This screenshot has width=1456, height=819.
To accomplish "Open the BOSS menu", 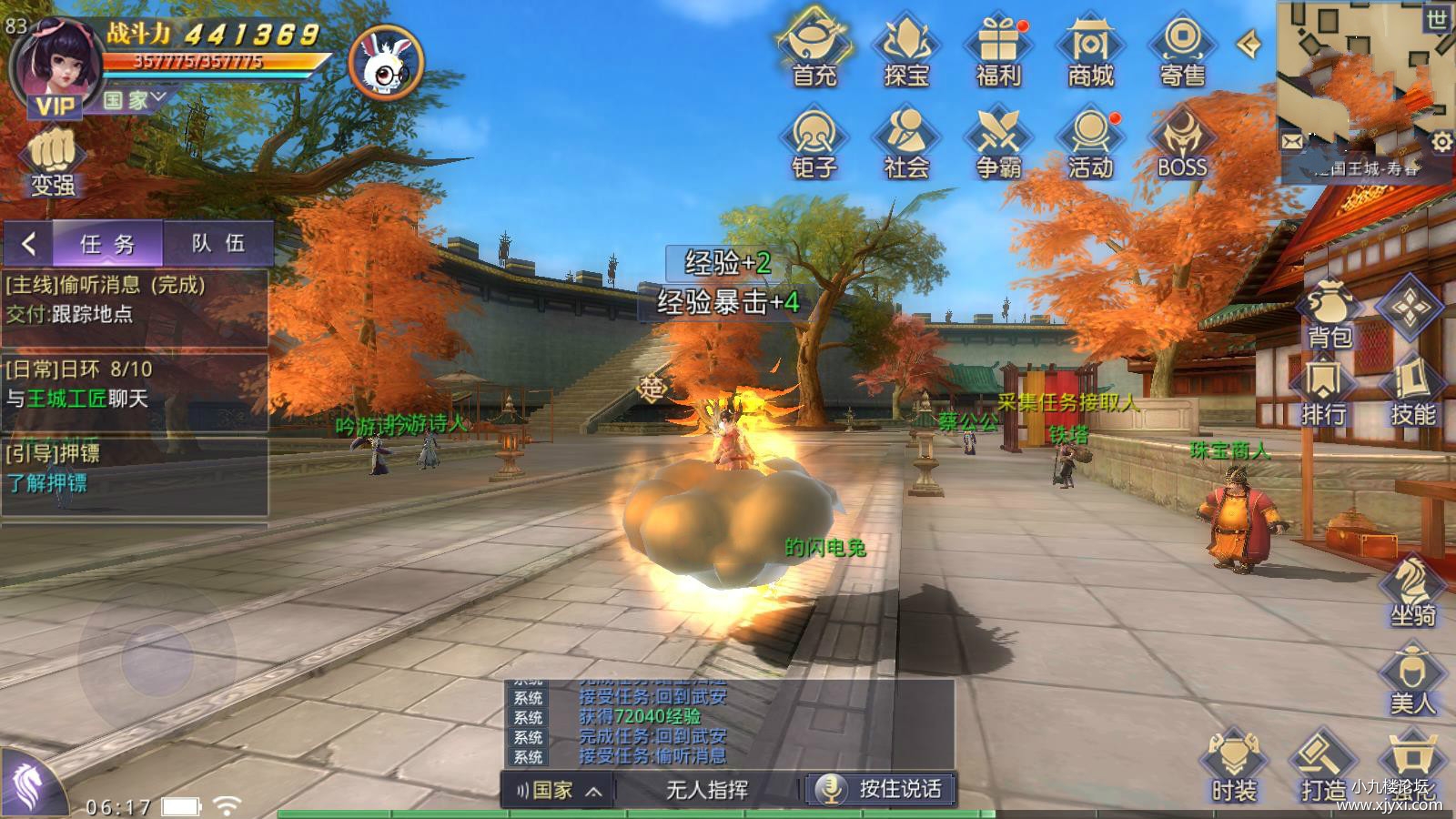I will click(x=1182, y=142).
